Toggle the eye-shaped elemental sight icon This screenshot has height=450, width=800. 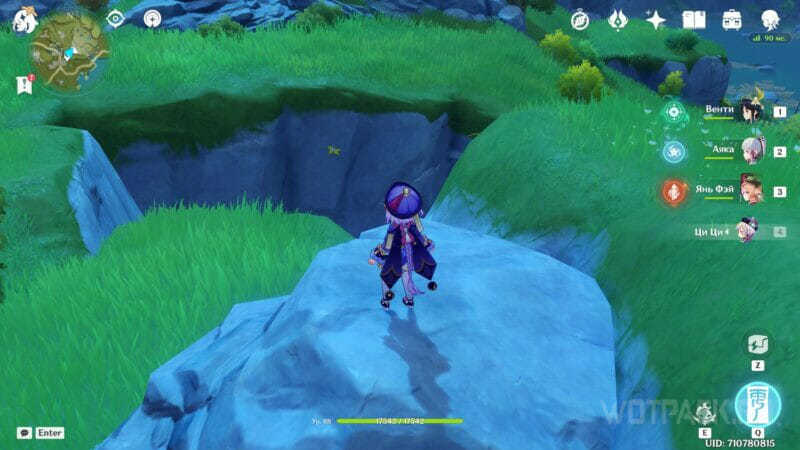point(115,19)
